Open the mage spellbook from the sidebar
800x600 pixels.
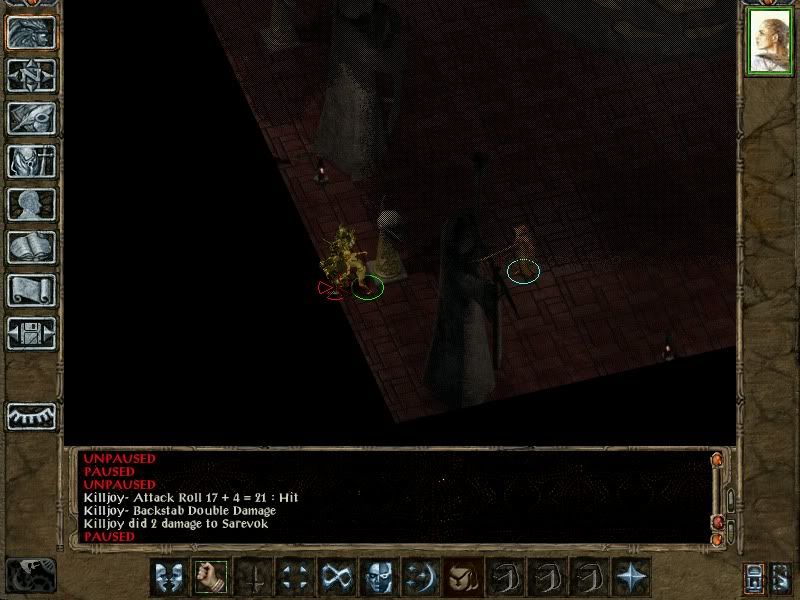31,247
